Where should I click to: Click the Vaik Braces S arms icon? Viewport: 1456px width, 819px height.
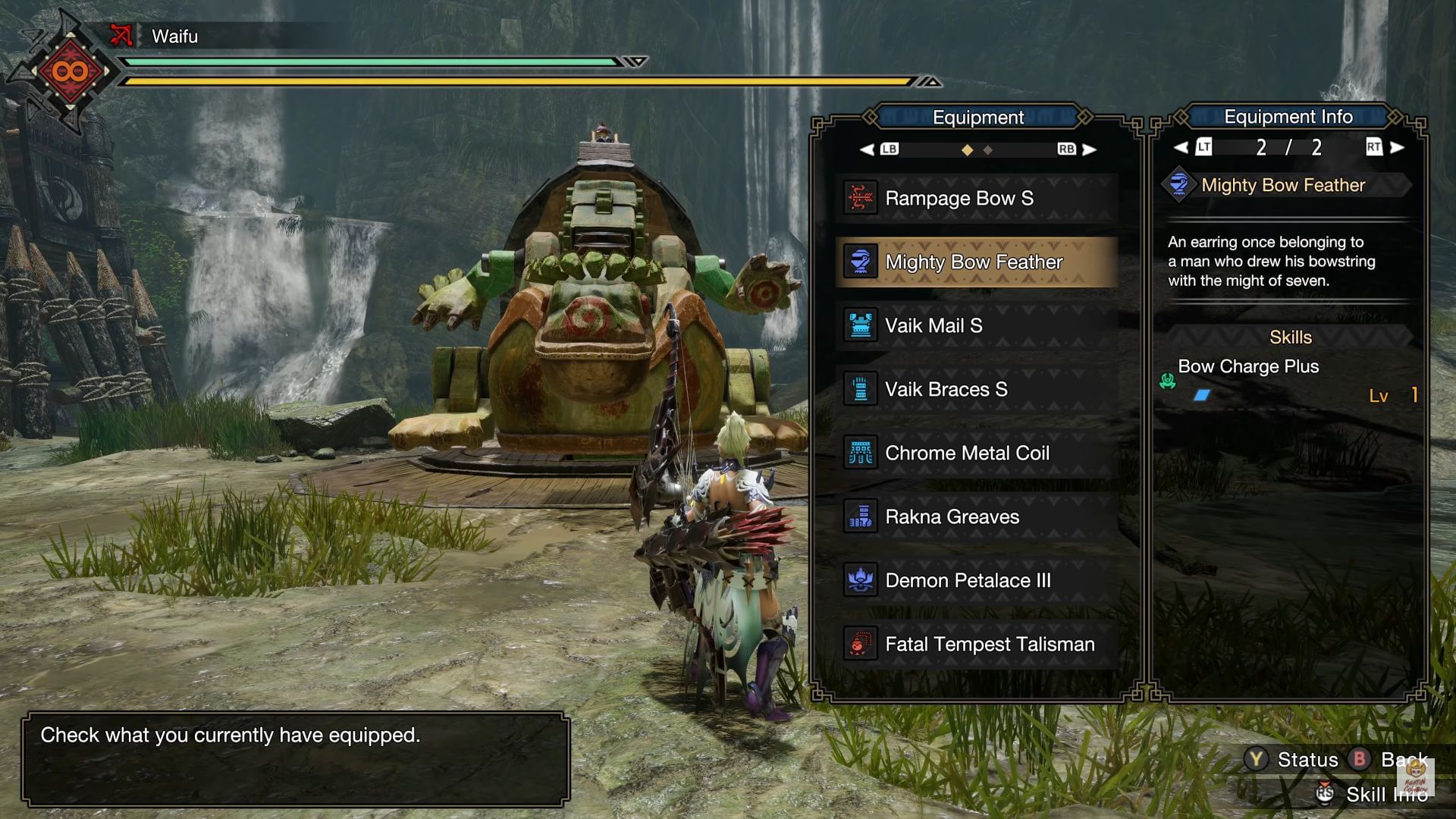click(859, 389)
